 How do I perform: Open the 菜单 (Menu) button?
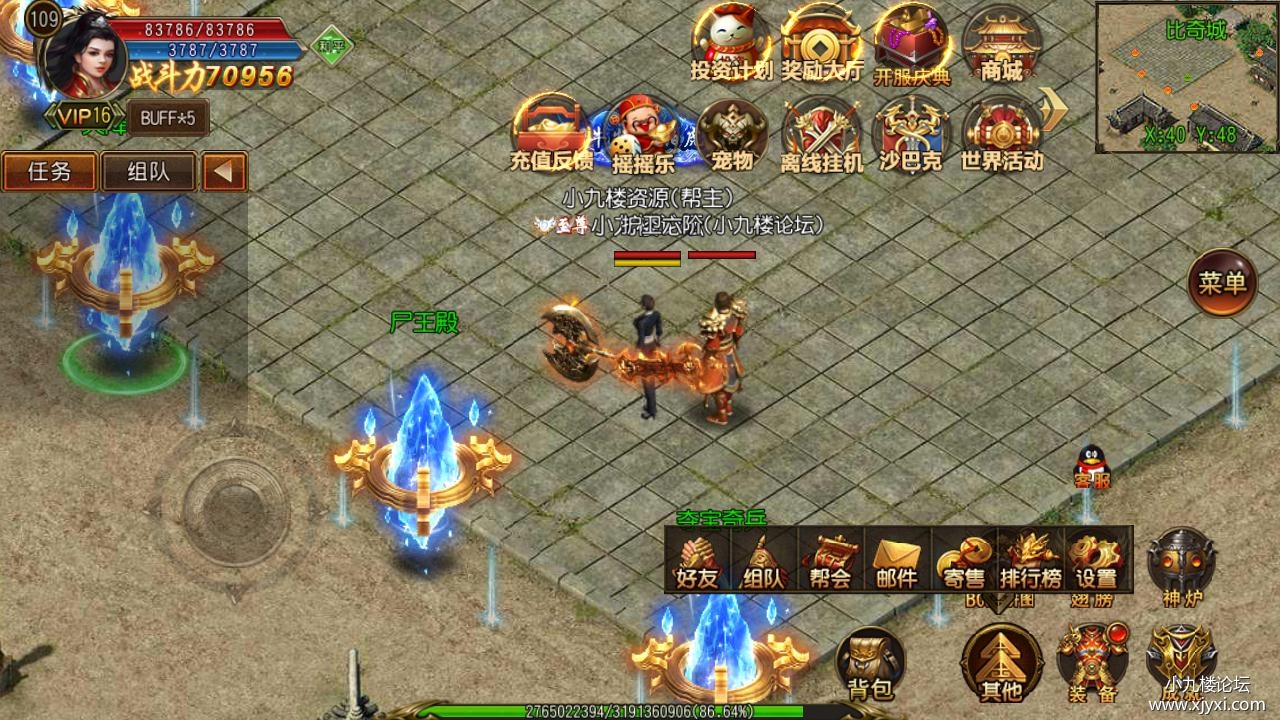[1222, 284]
